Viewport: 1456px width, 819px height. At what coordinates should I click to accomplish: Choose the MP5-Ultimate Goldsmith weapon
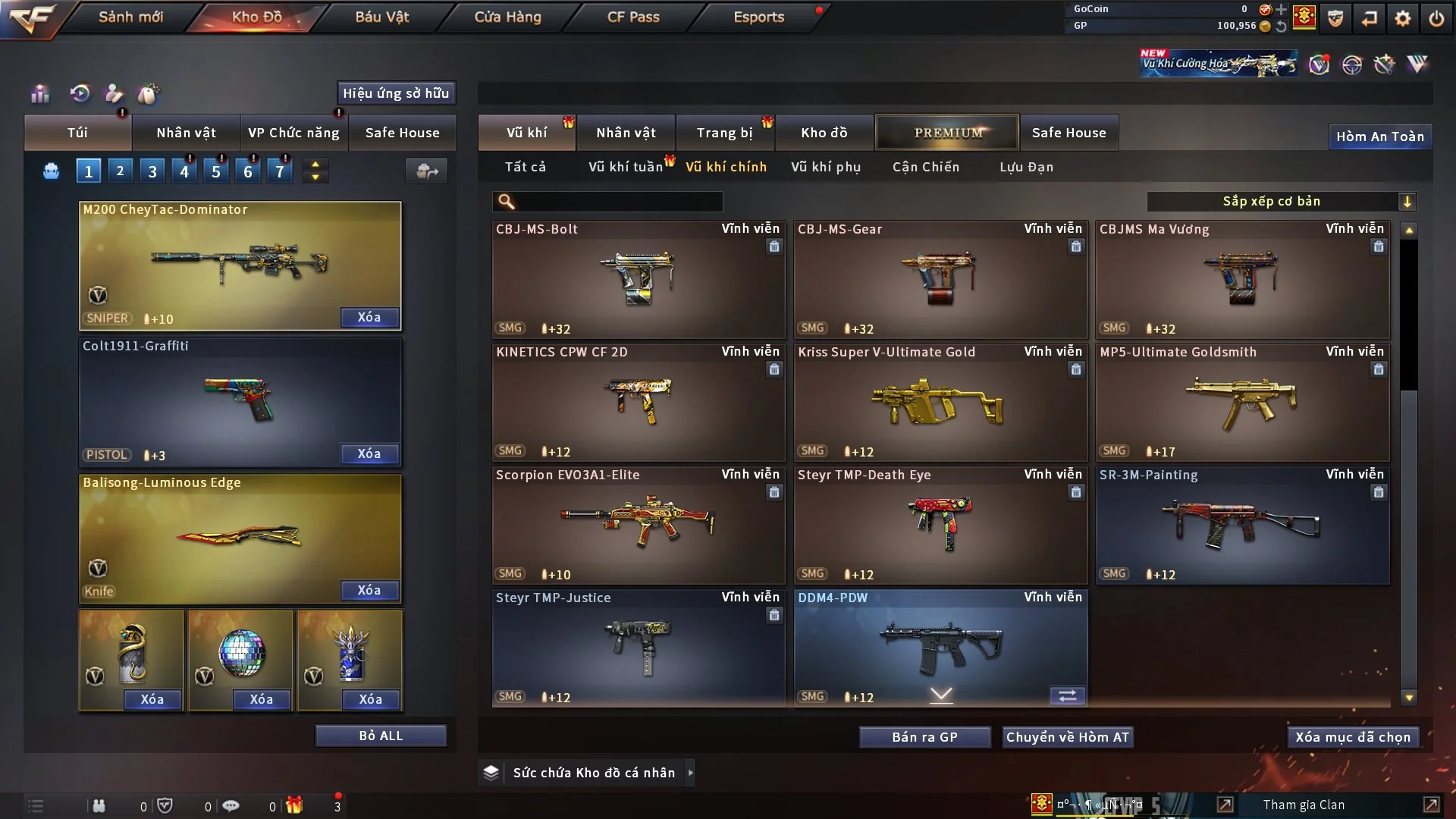[1242, 403]
